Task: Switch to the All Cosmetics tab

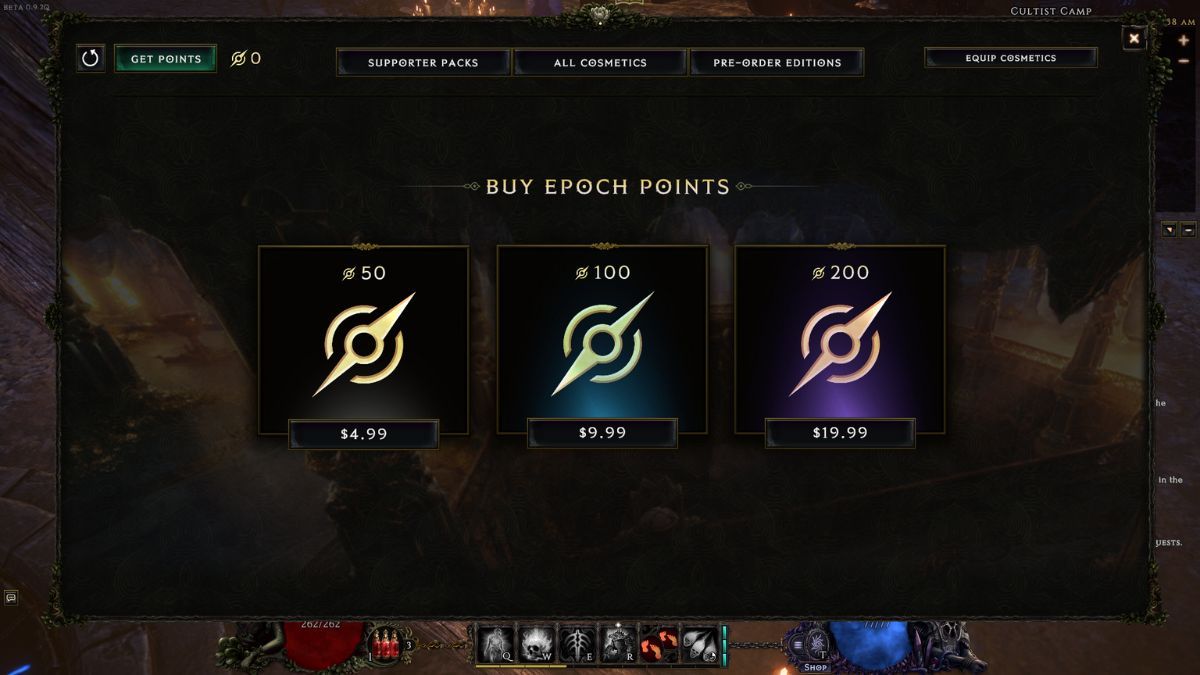Action: tap(600, 62)
